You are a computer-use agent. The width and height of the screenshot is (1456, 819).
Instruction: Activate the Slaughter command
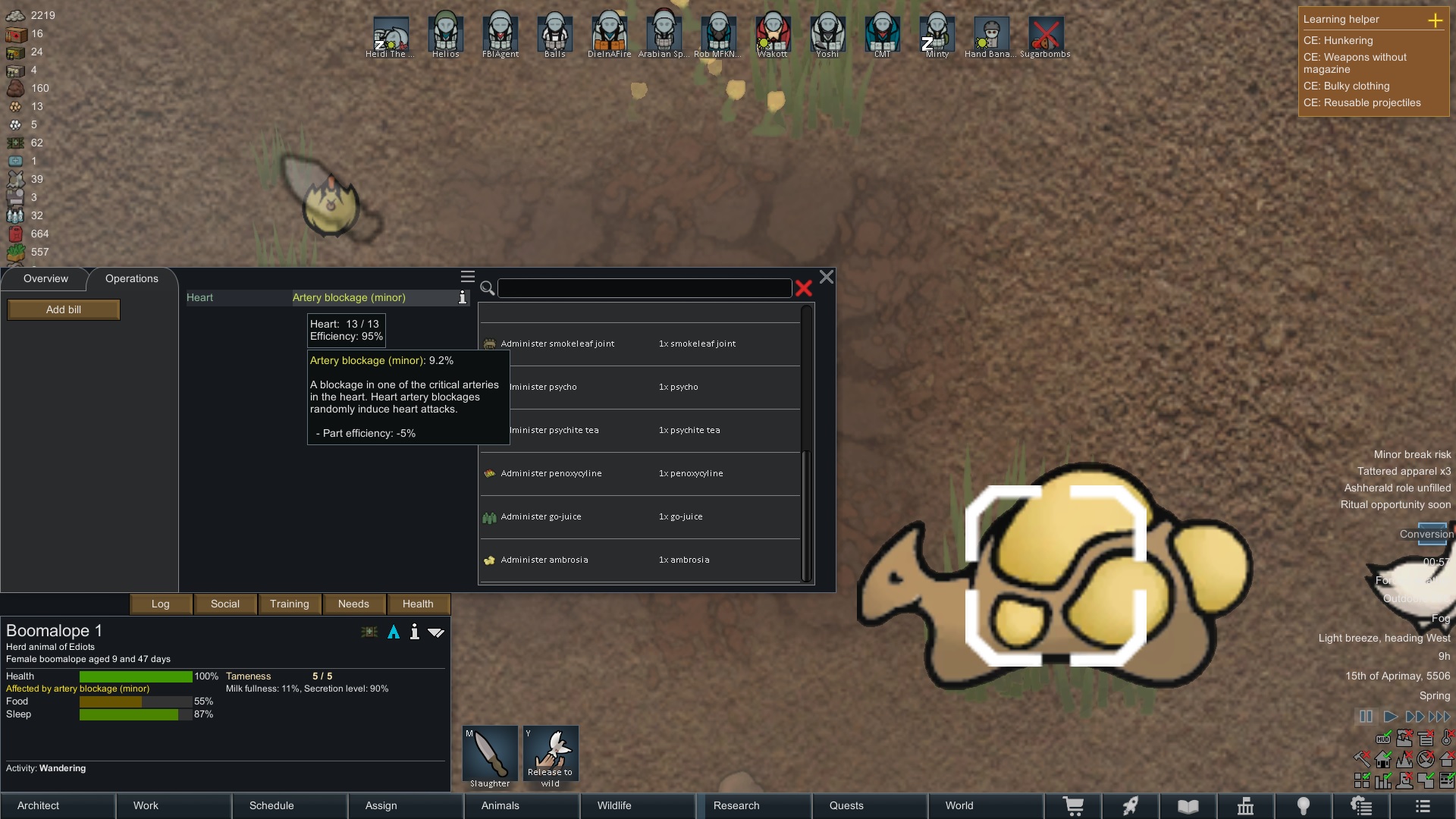pyautogui.click(x=490, y=757)
